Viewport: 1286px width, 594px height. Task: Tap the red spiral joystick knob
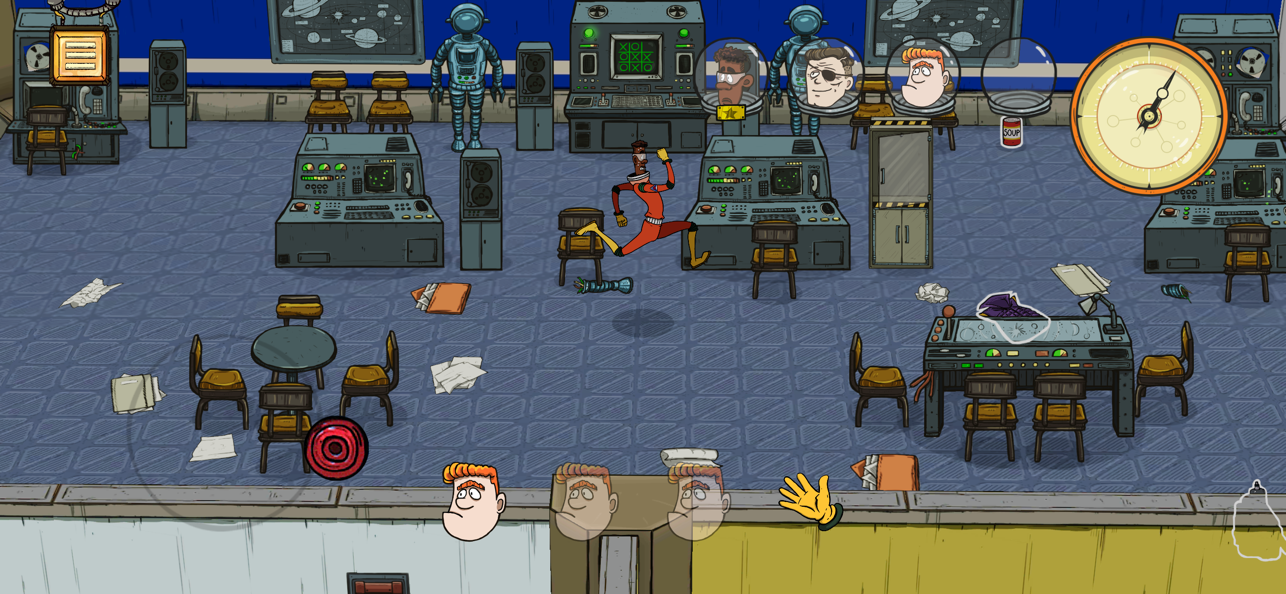(336, 448)
